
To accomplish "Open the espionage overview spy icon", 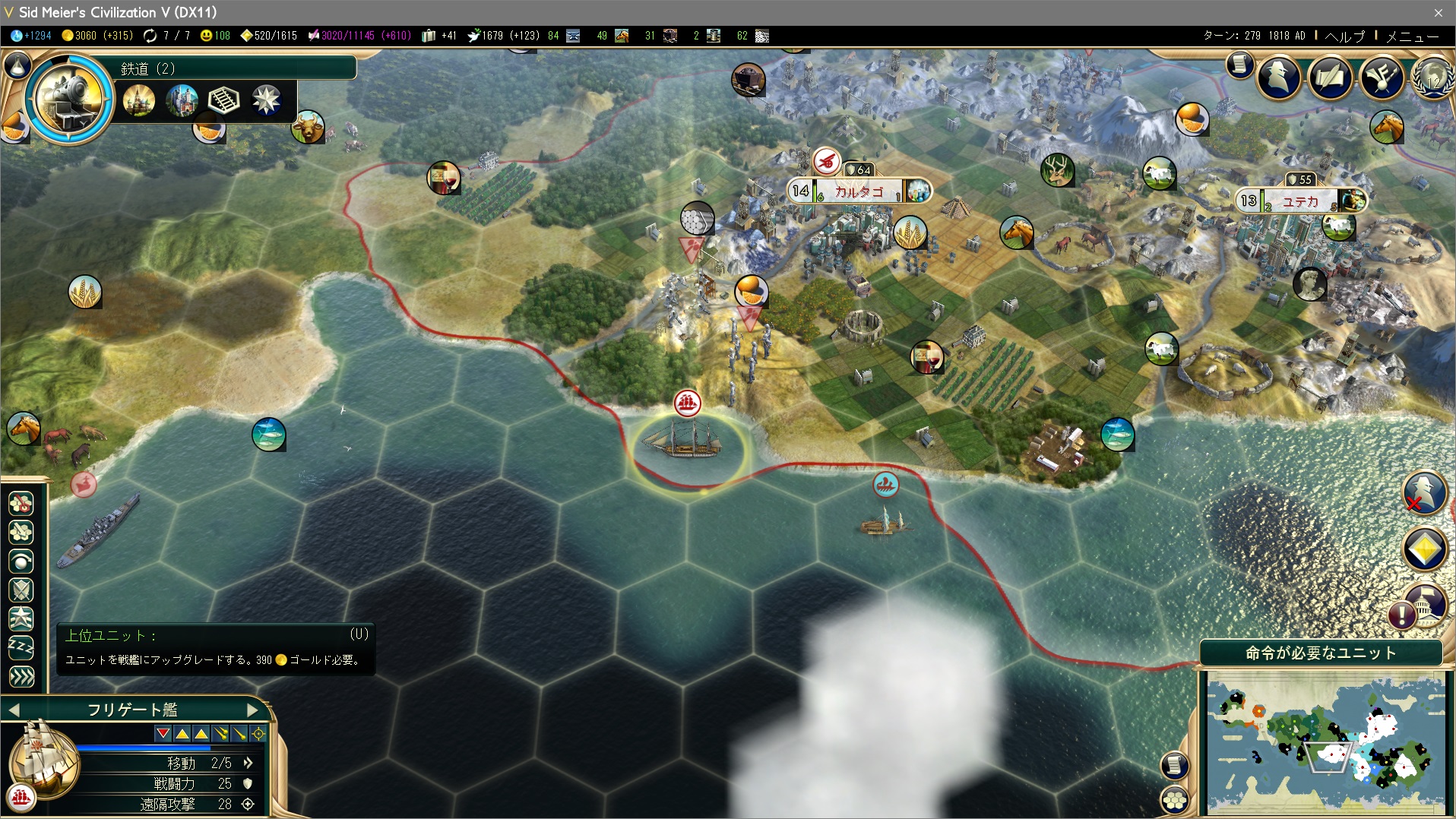I will [x=1279, y=77].
